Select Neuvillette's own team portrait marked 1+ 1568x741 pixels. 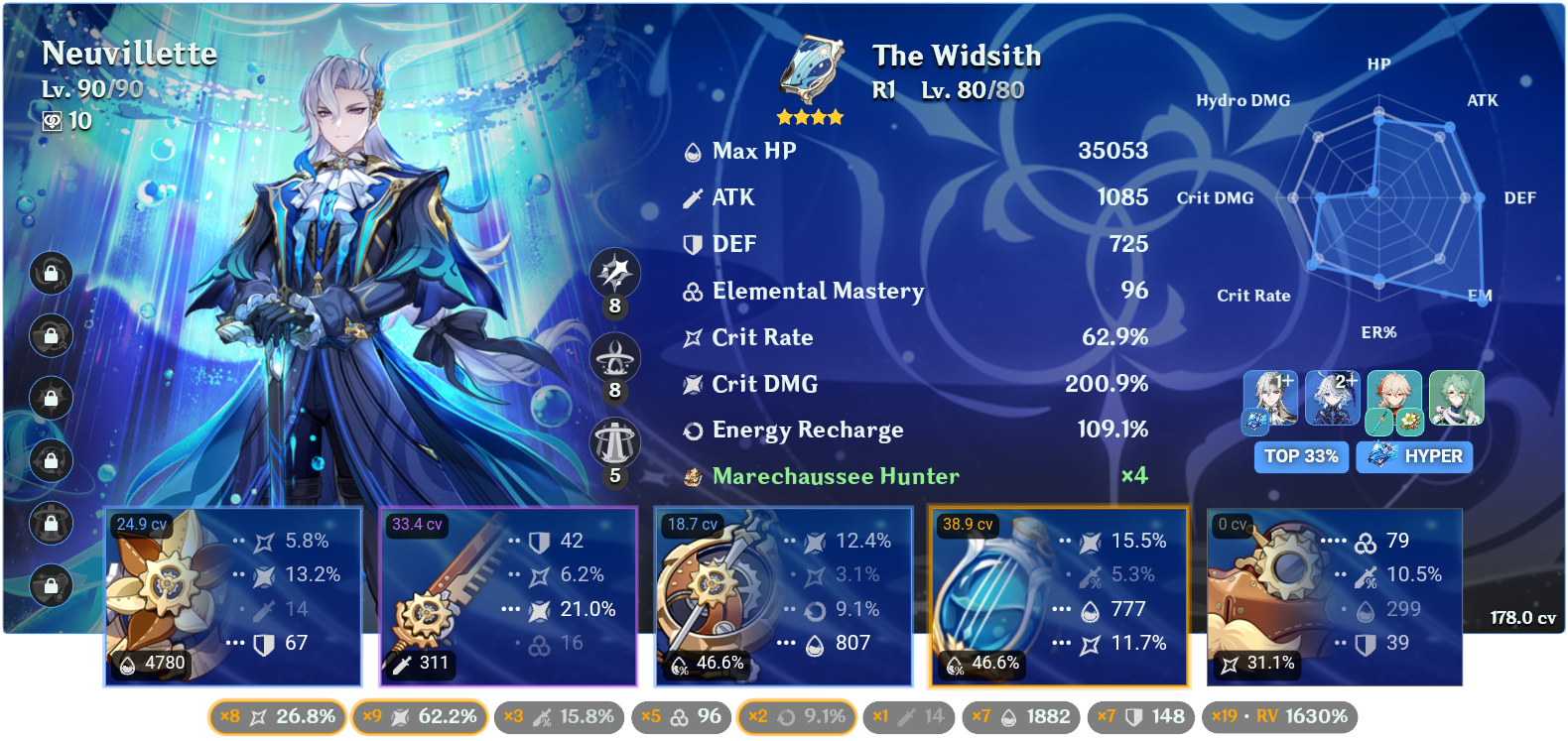click(x=1271, y=400)
